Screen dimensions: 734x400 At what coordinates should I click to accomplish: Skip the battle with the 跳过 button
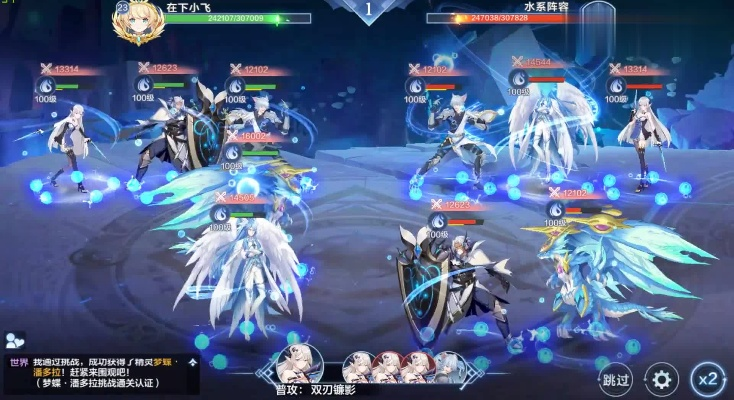617,379
